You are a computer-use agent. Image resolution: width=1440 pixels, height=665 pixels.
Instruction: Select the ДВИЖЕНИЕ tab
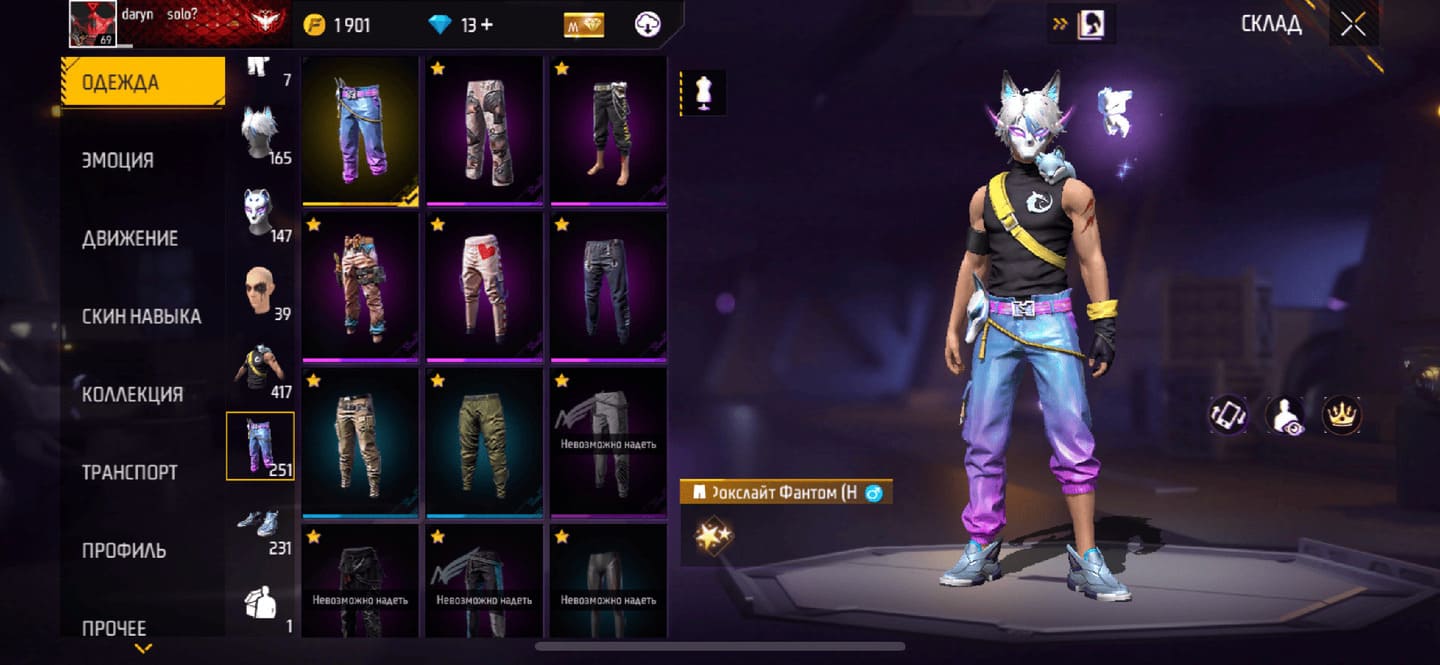pos(130,238)
